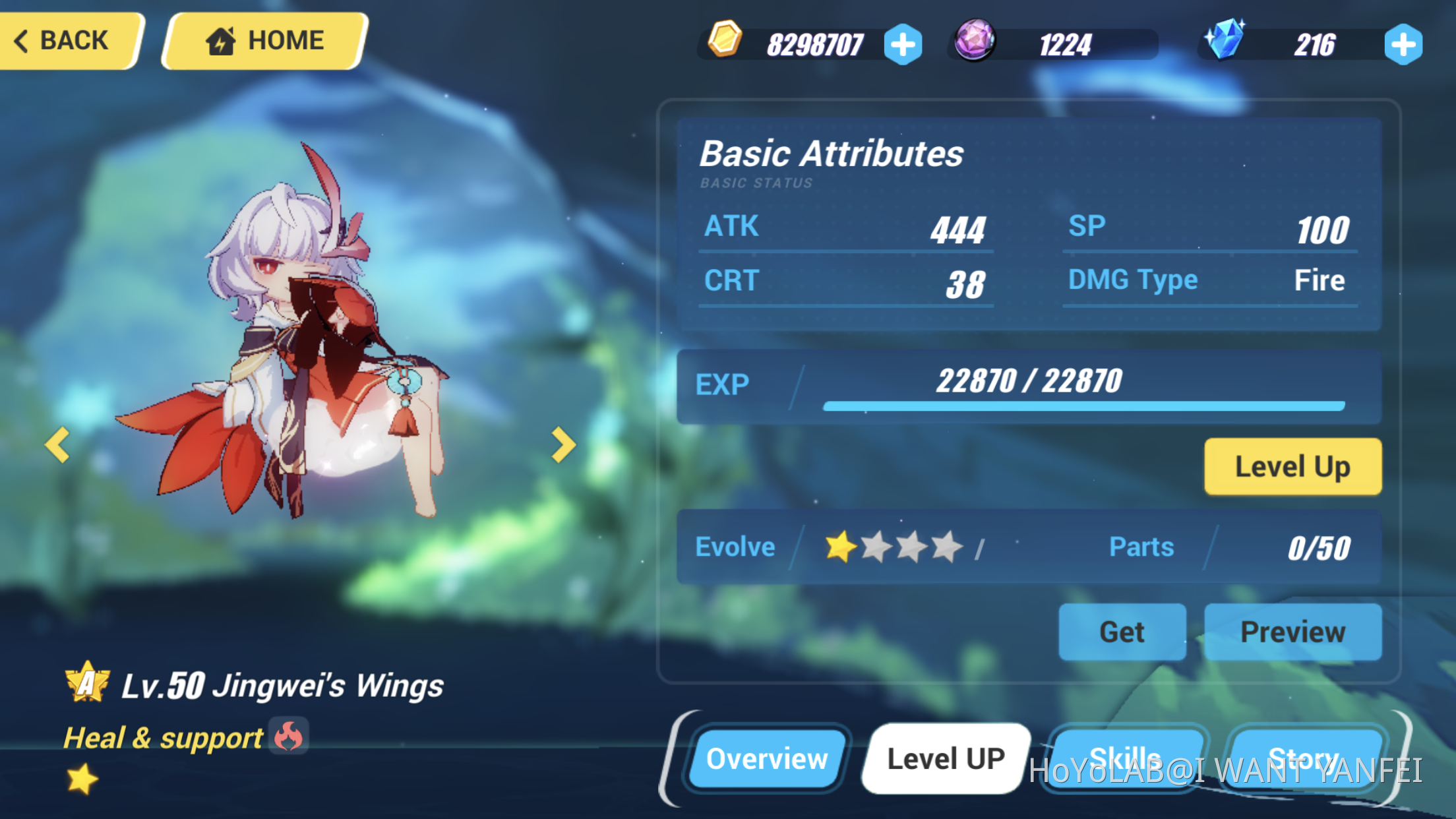Click the first Evolve star
Viewport: 1456px width, 819px height.
point(840,546)
